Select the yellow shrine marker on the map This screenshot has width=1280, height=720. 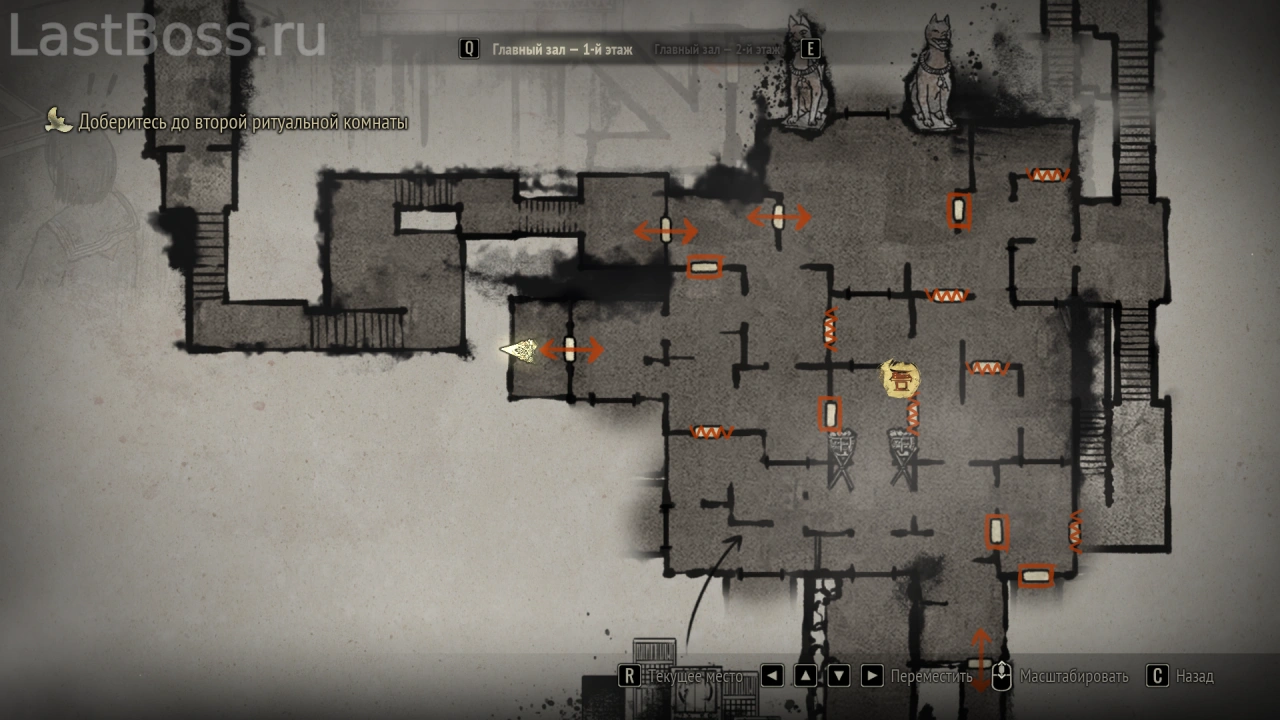[900, 377]
